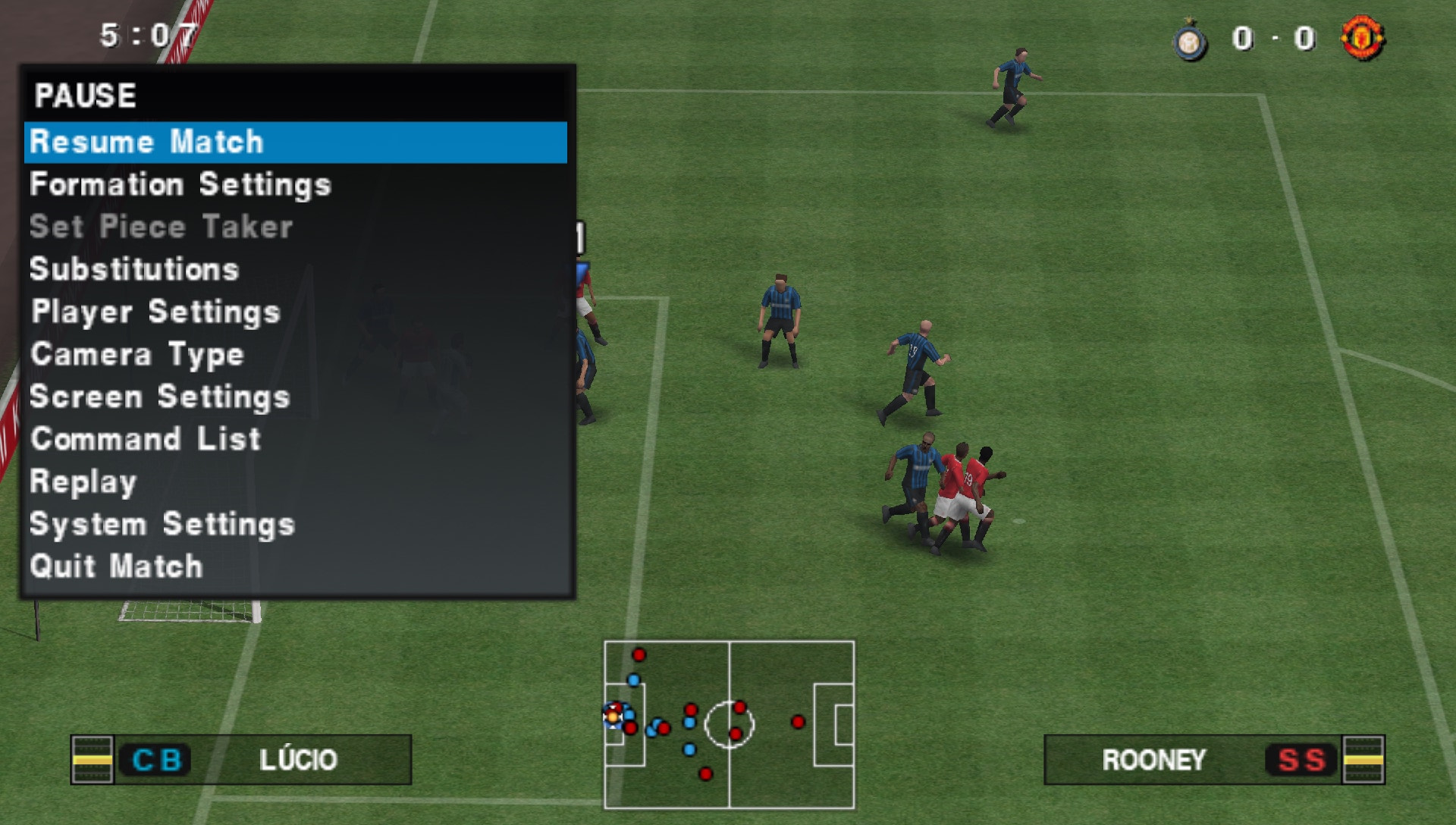
Task: Toggle the Command List display
Action: (144, 439)
